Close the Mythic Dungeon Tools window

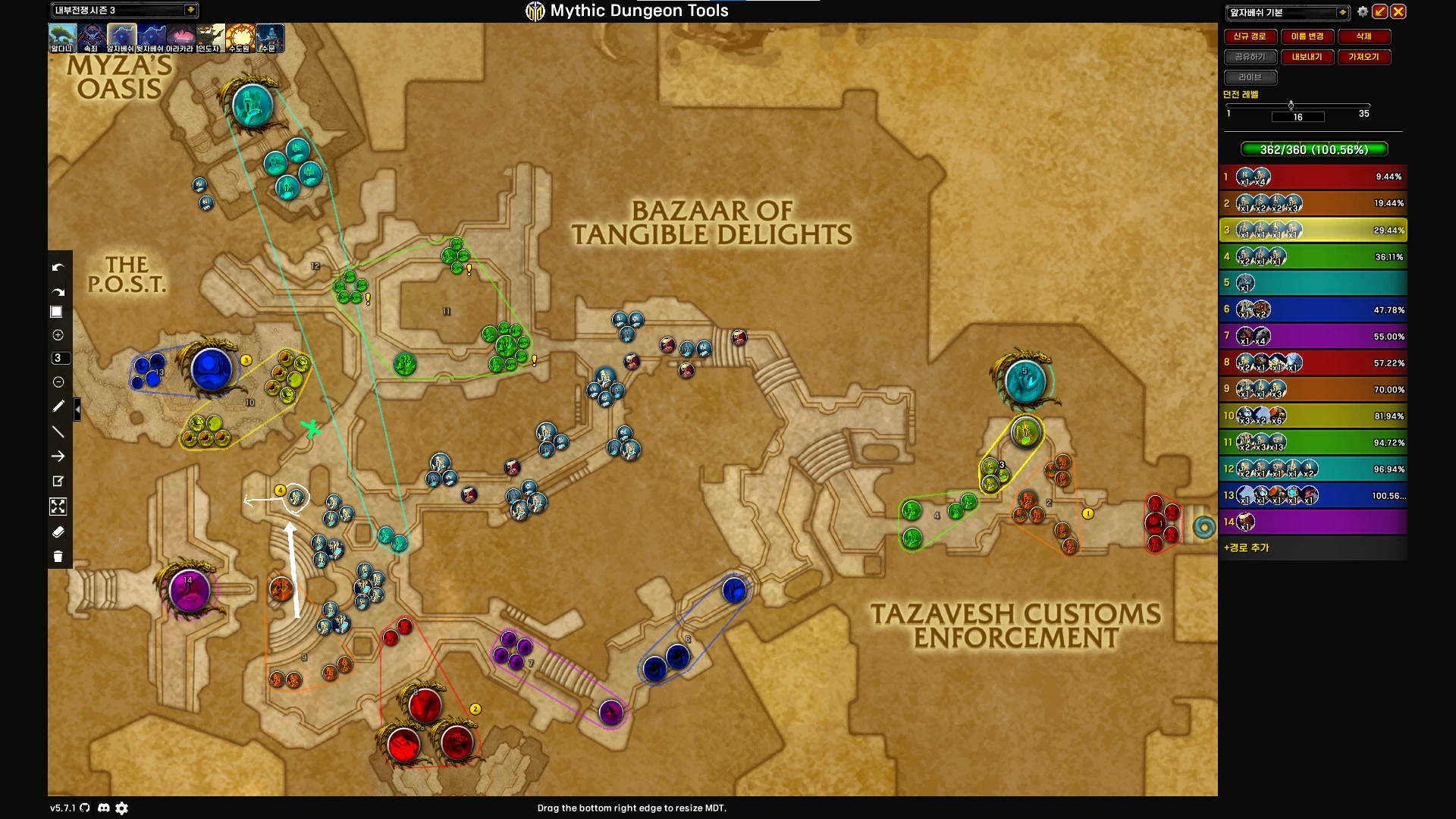(1398, 12)
